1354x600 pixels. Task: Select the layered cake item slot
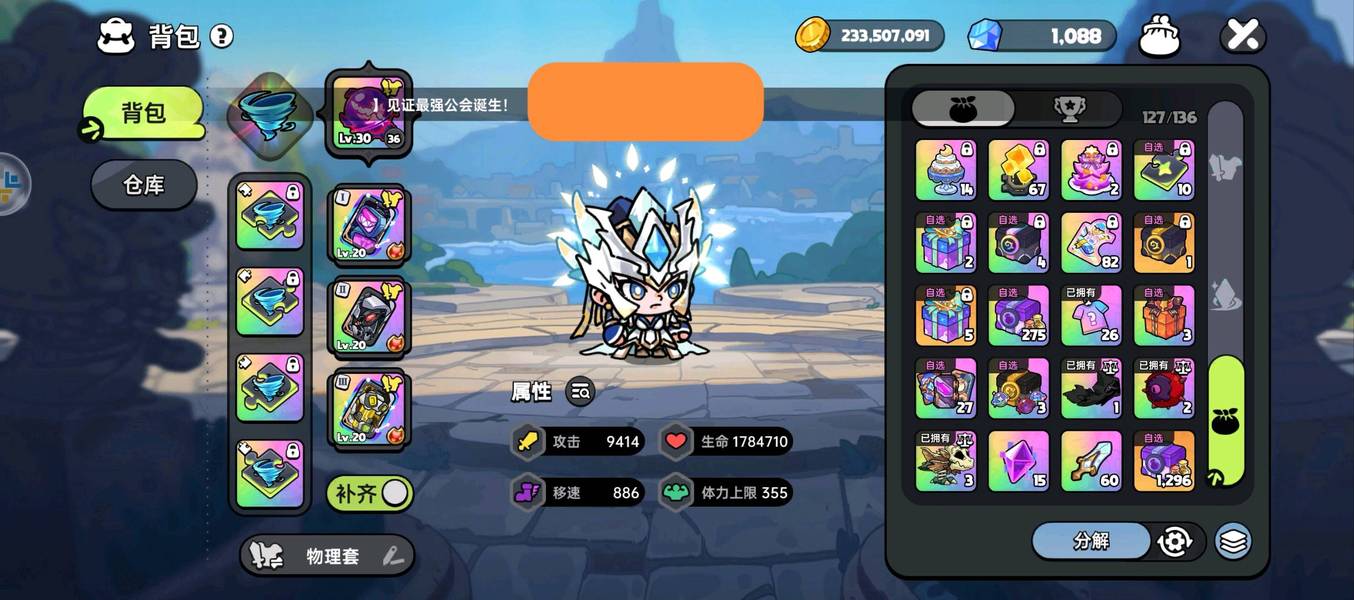[1091, 170]
